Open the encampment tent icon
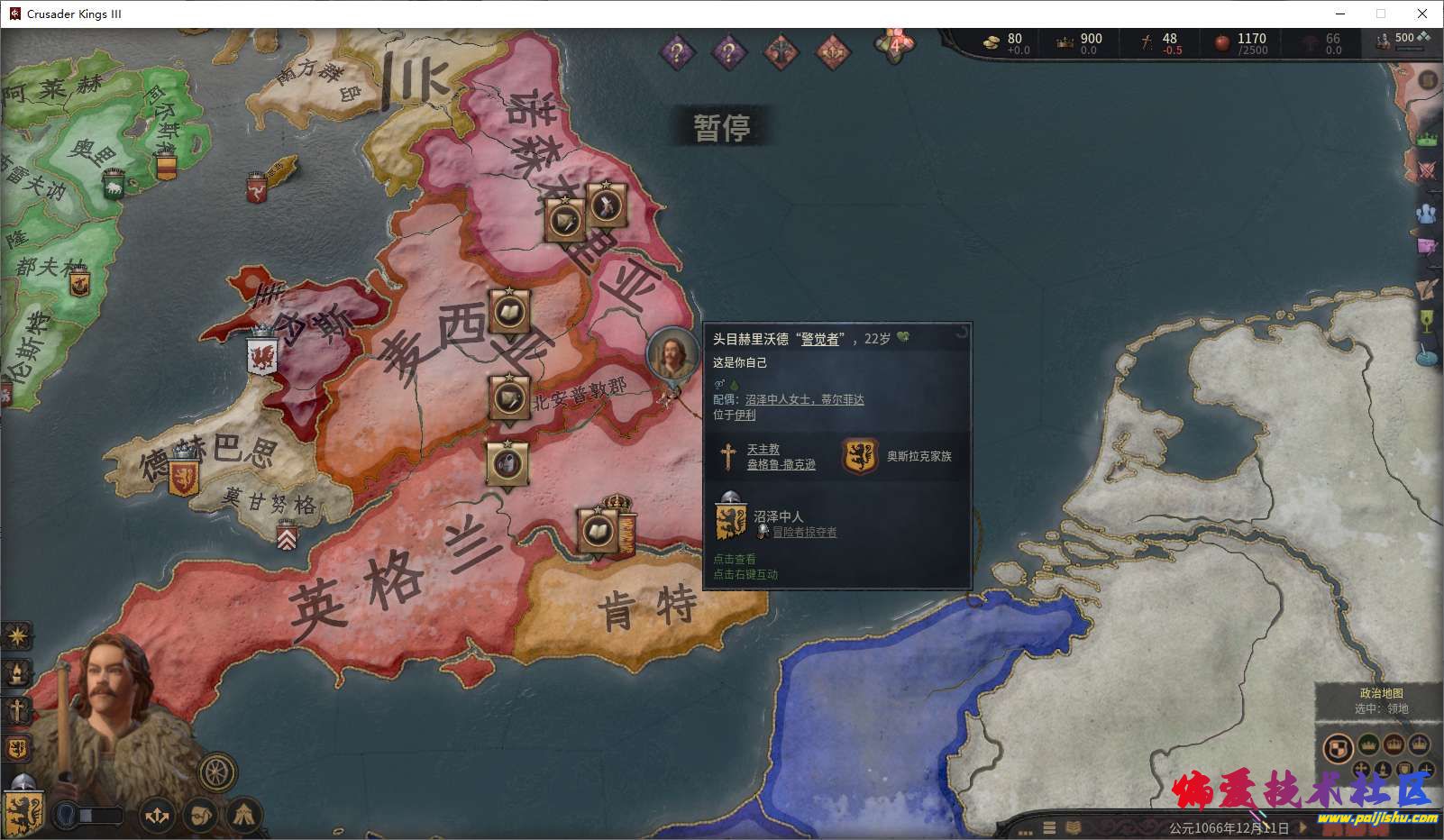The image size is (1444, 840). coord(242,814)
